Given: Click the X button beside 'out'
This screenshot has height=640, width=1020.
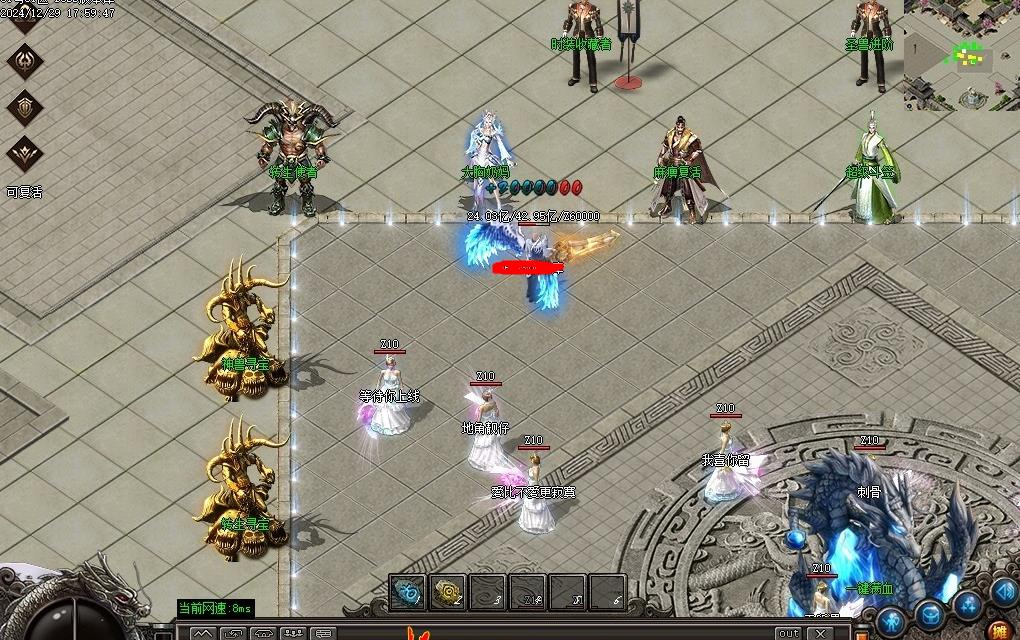Looking at the screenshot, I should [x=820, y=633].
